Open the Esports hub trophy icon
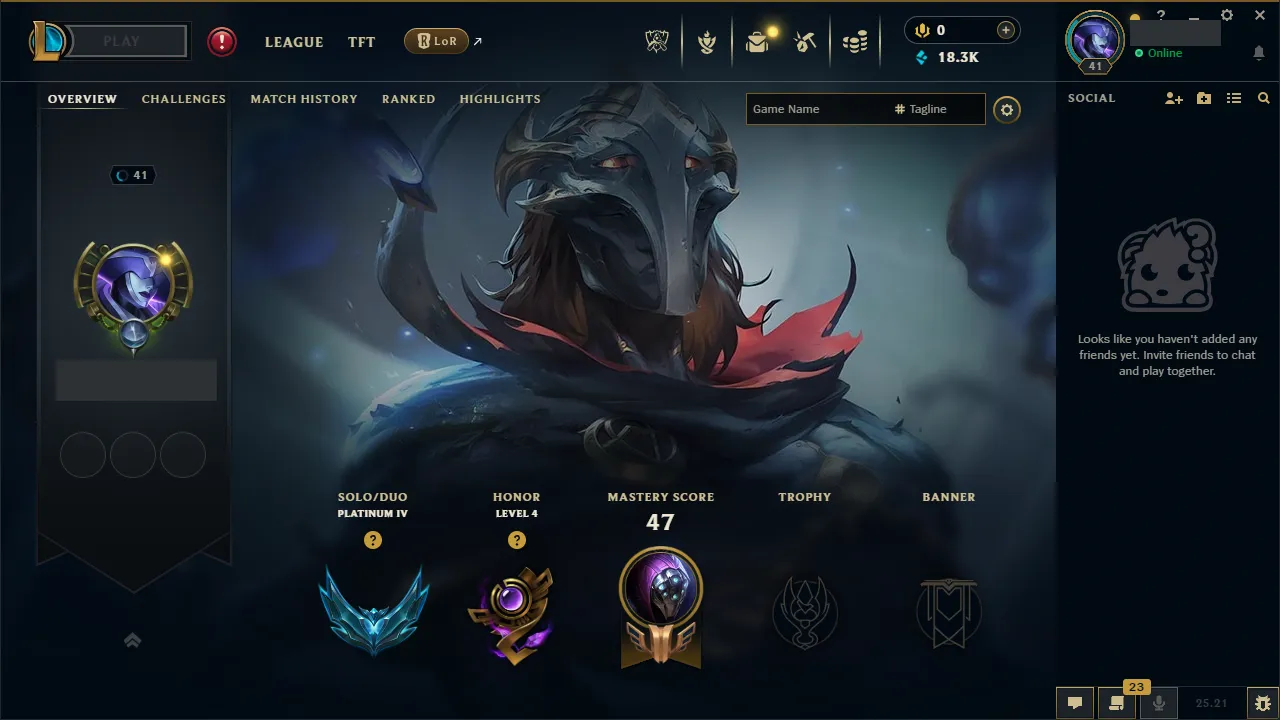The width and height of the screenshot is (1280, 720). click(x=657, y=41)
